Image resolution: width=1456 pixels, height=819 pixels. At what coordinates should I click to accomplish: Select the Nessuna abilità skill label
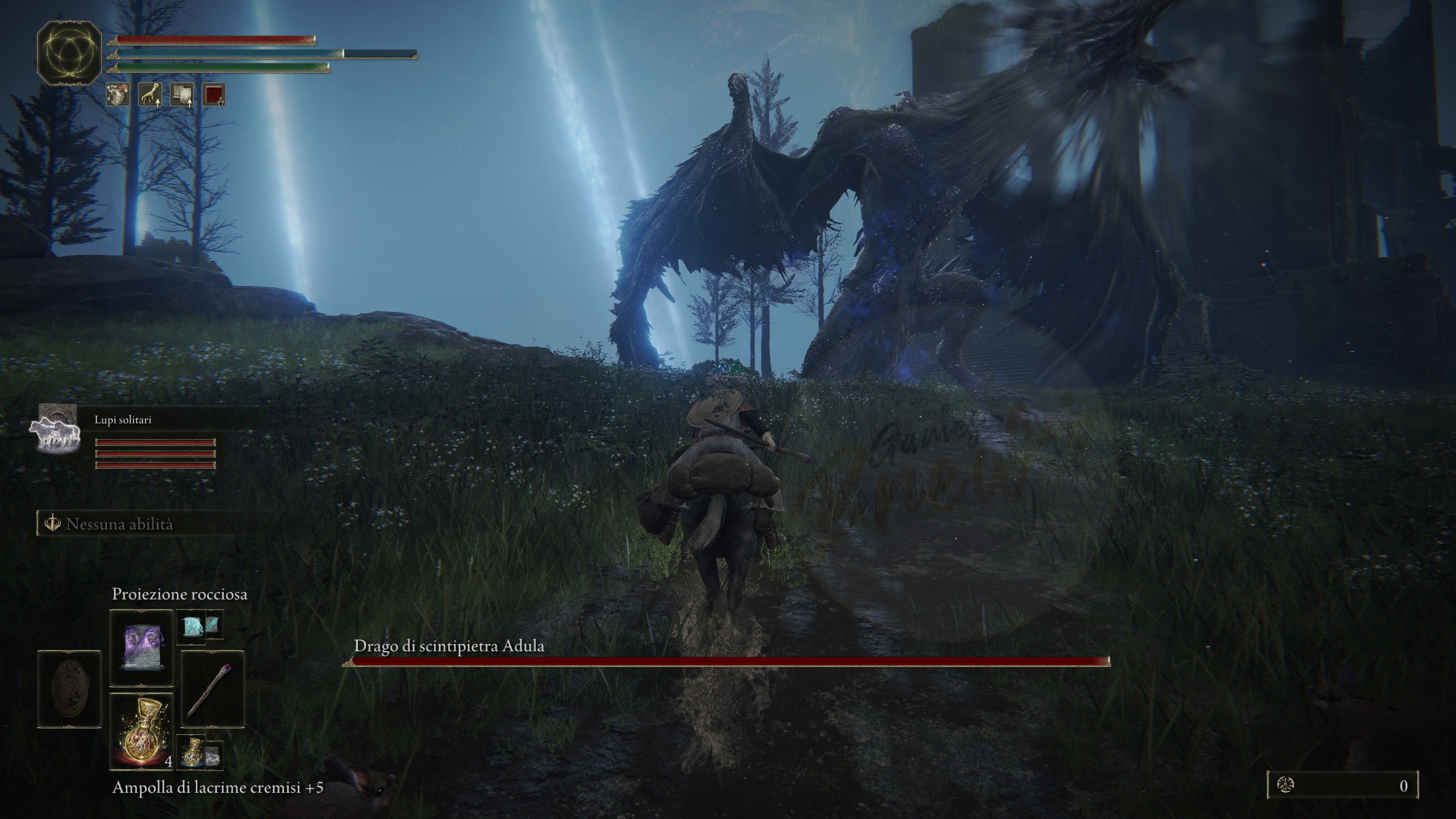pyautogui.click(x=119, y=524)
